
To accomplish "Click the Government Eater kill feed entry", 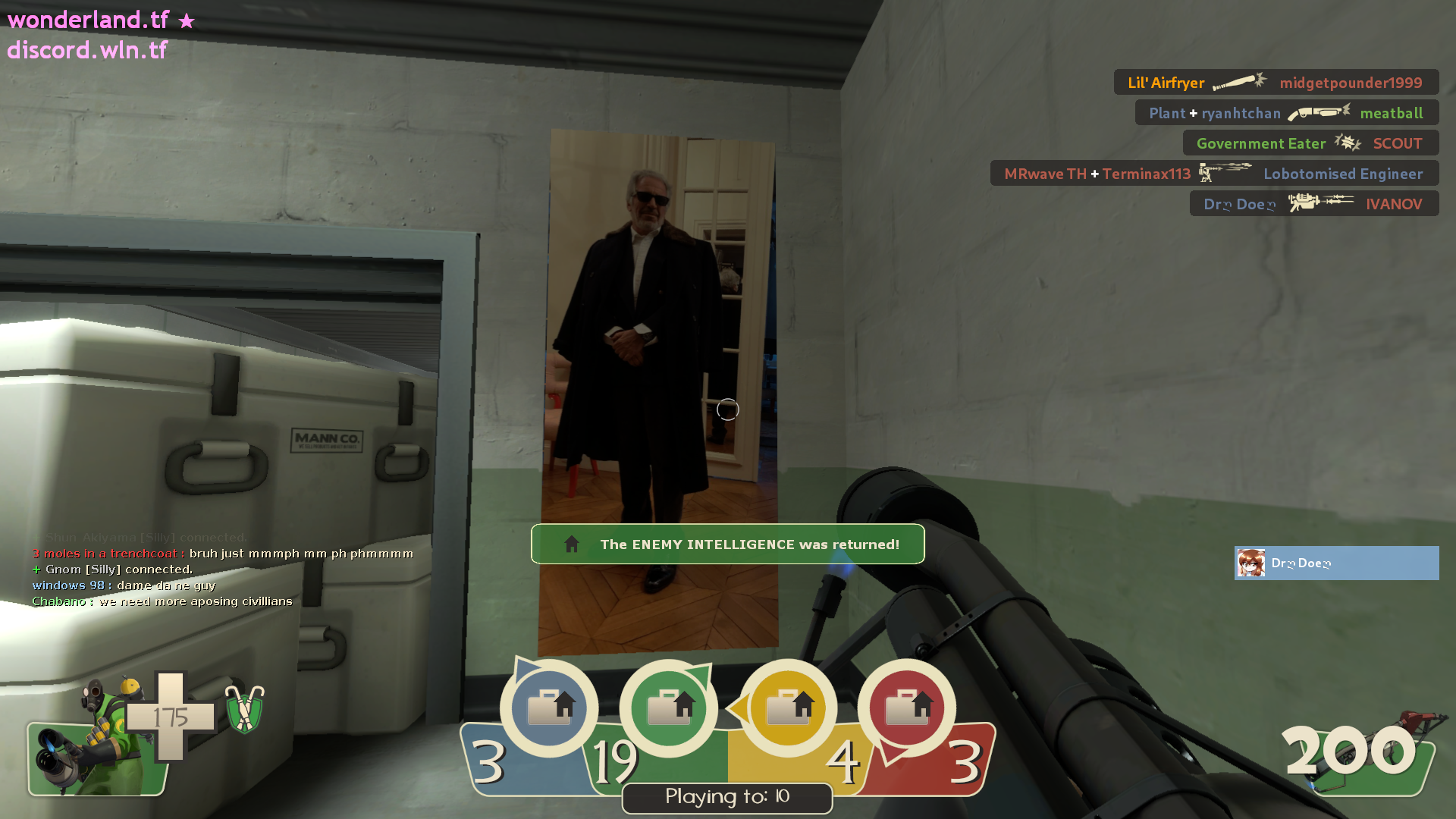I will point(1310,143).
